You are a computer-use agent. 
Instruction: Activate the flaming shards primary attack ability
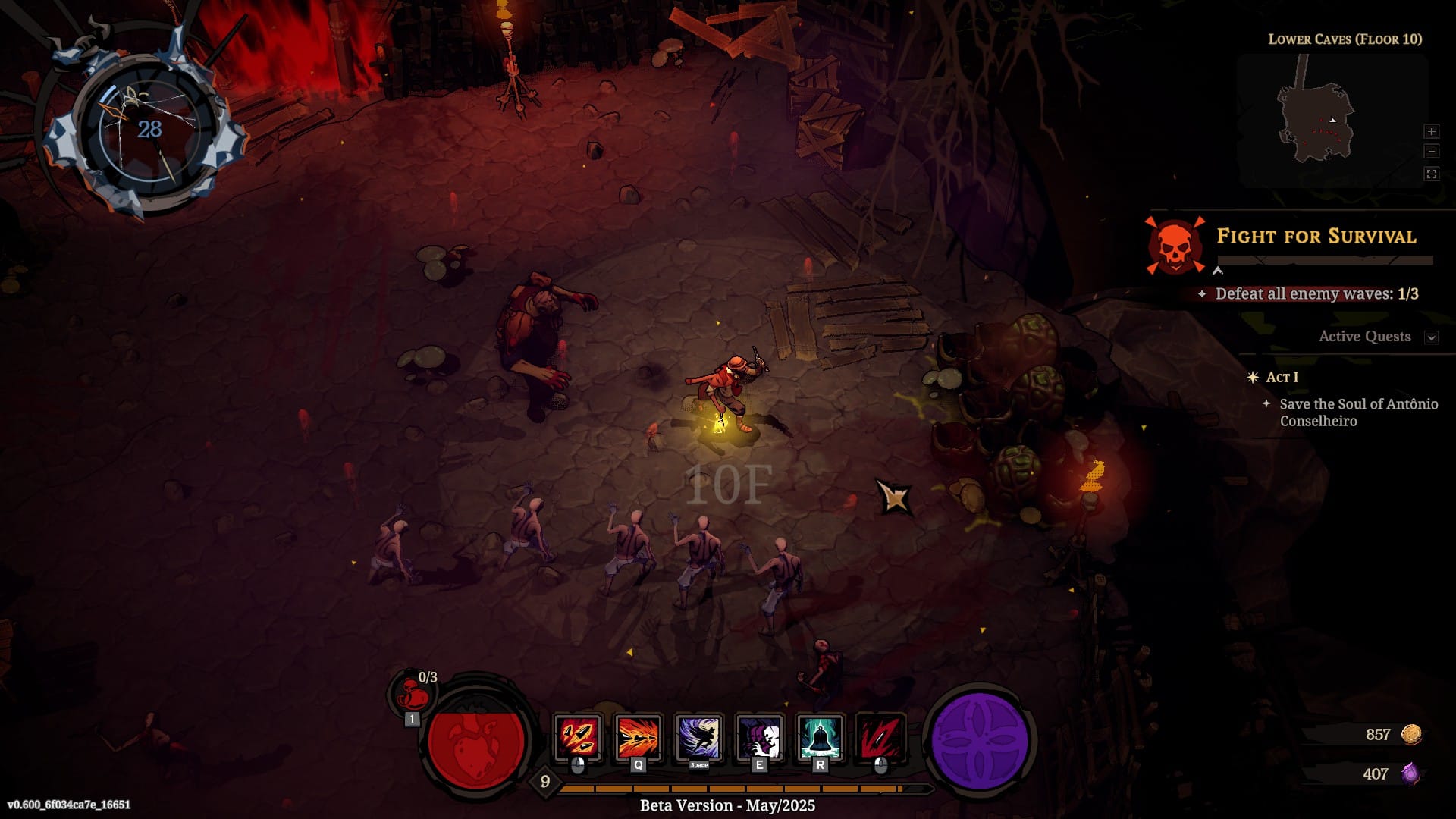(578, 736)
